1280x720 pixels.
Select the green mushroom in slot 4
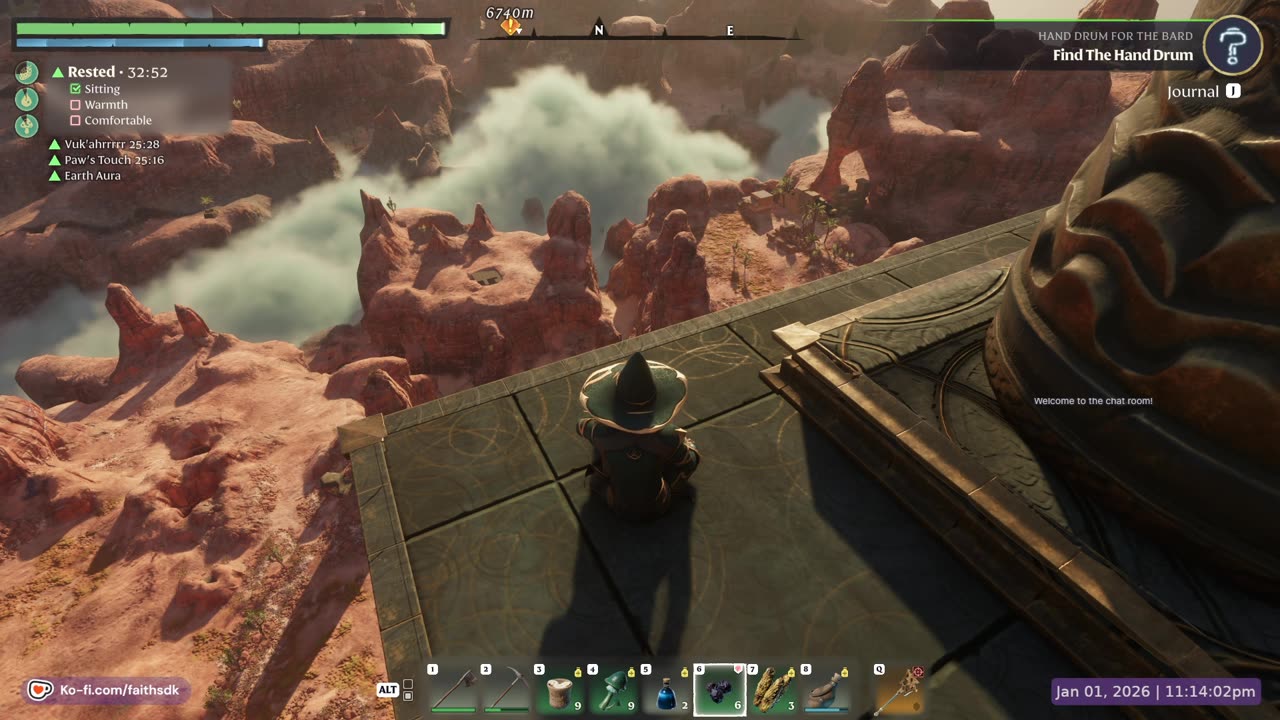pyautogui.click(x=613, y=690)
